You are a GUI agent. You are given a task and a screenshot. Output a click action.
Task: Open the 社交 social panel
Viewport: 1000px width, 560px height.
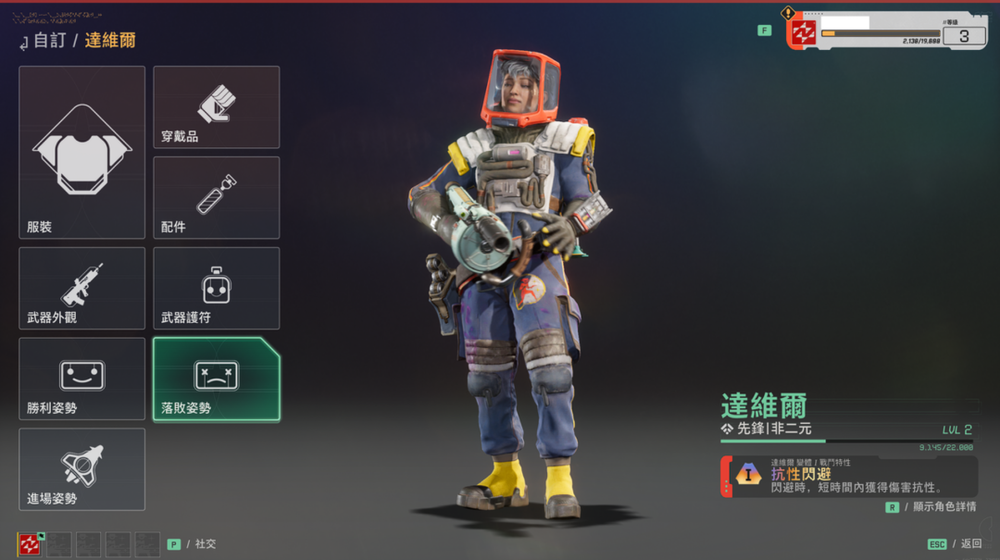click(x=198, y=544)
